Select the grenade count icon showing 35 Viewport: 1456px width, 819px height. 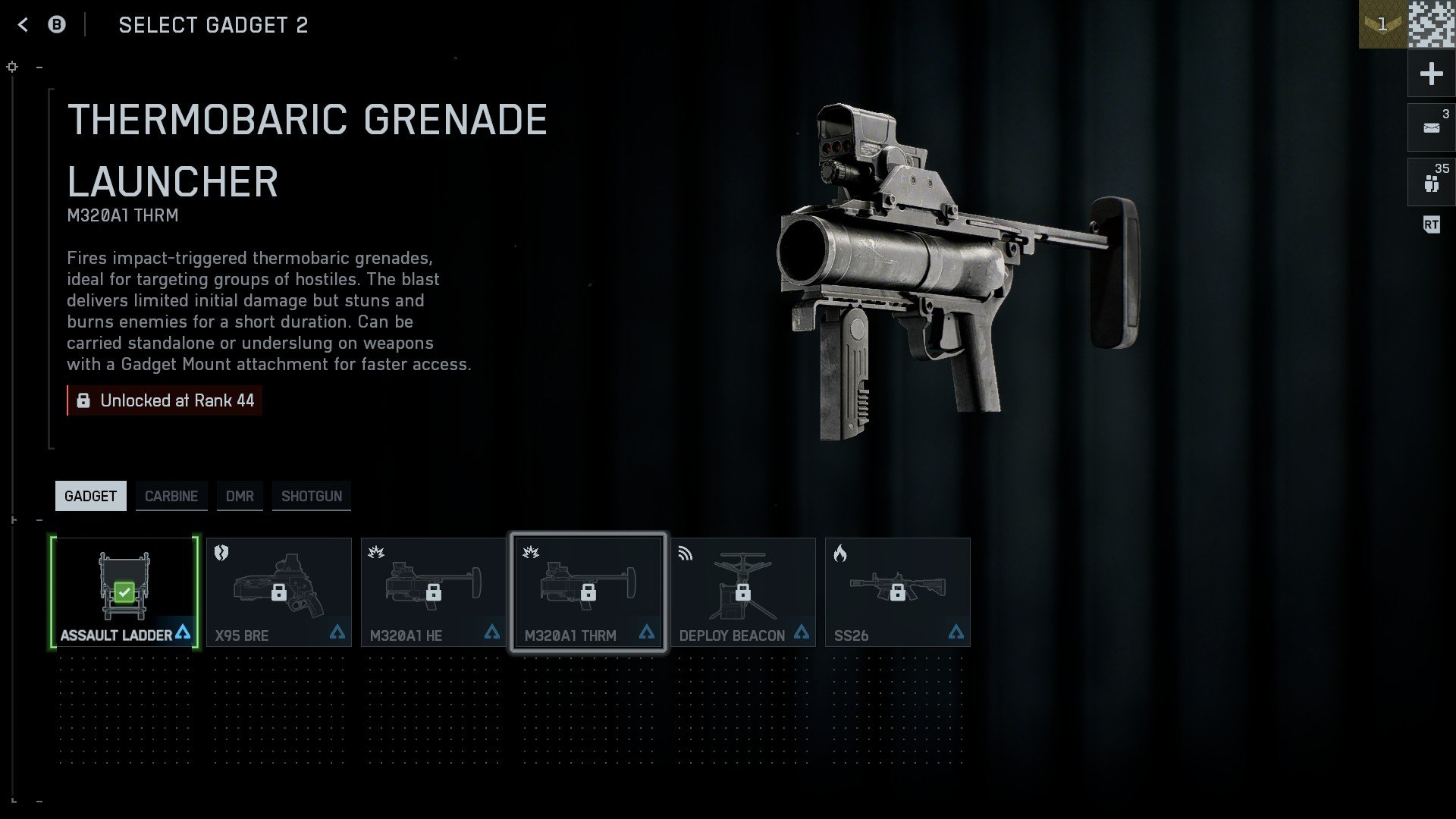click(x=1430, y=182)
